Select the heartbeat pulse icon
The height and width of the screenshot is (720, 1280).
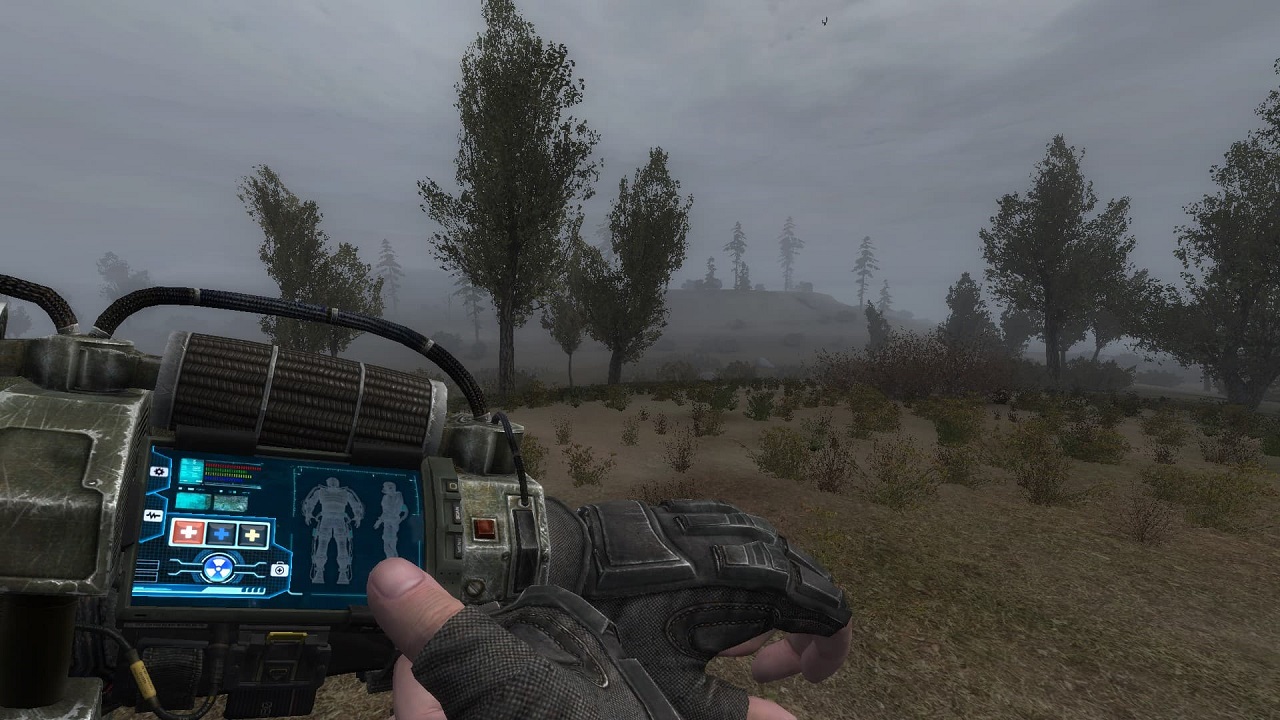point(153,516)
